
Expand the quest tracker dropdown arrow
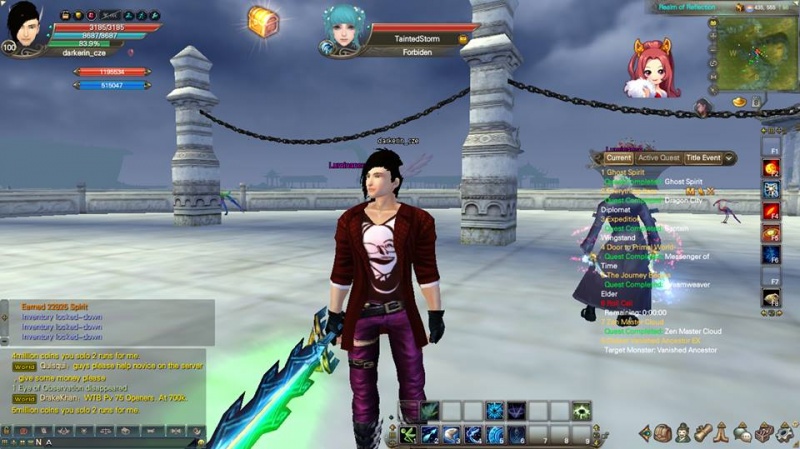730,158
